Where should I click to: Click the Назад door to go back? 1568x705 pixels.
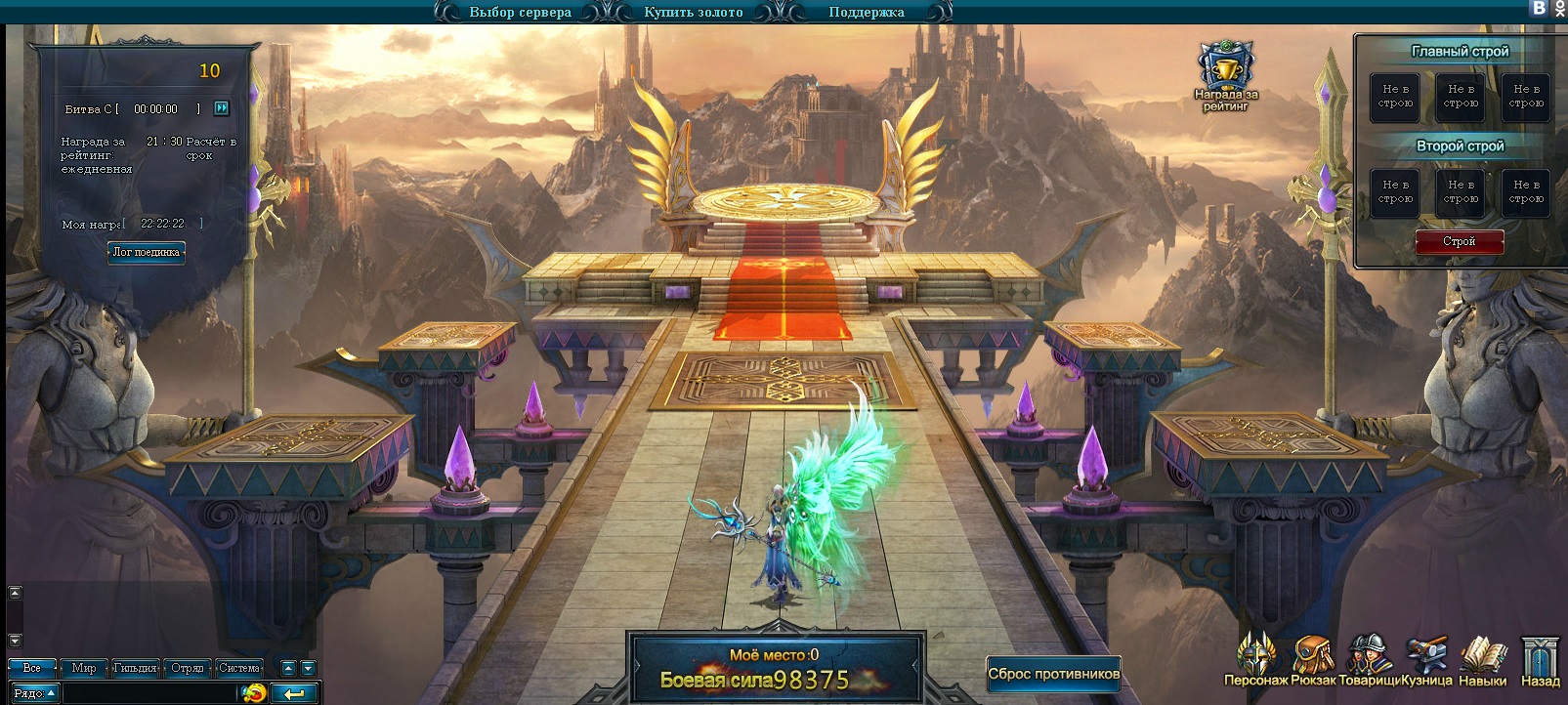(1540, 660)
